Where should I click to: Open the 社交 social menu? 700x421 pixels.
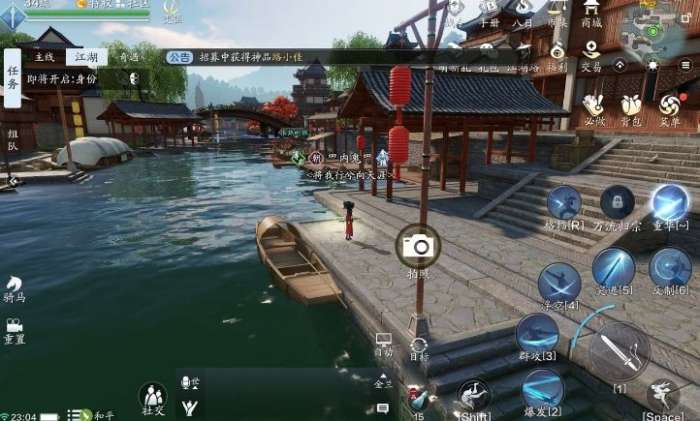pyautogui.click(x=153, y=398)
